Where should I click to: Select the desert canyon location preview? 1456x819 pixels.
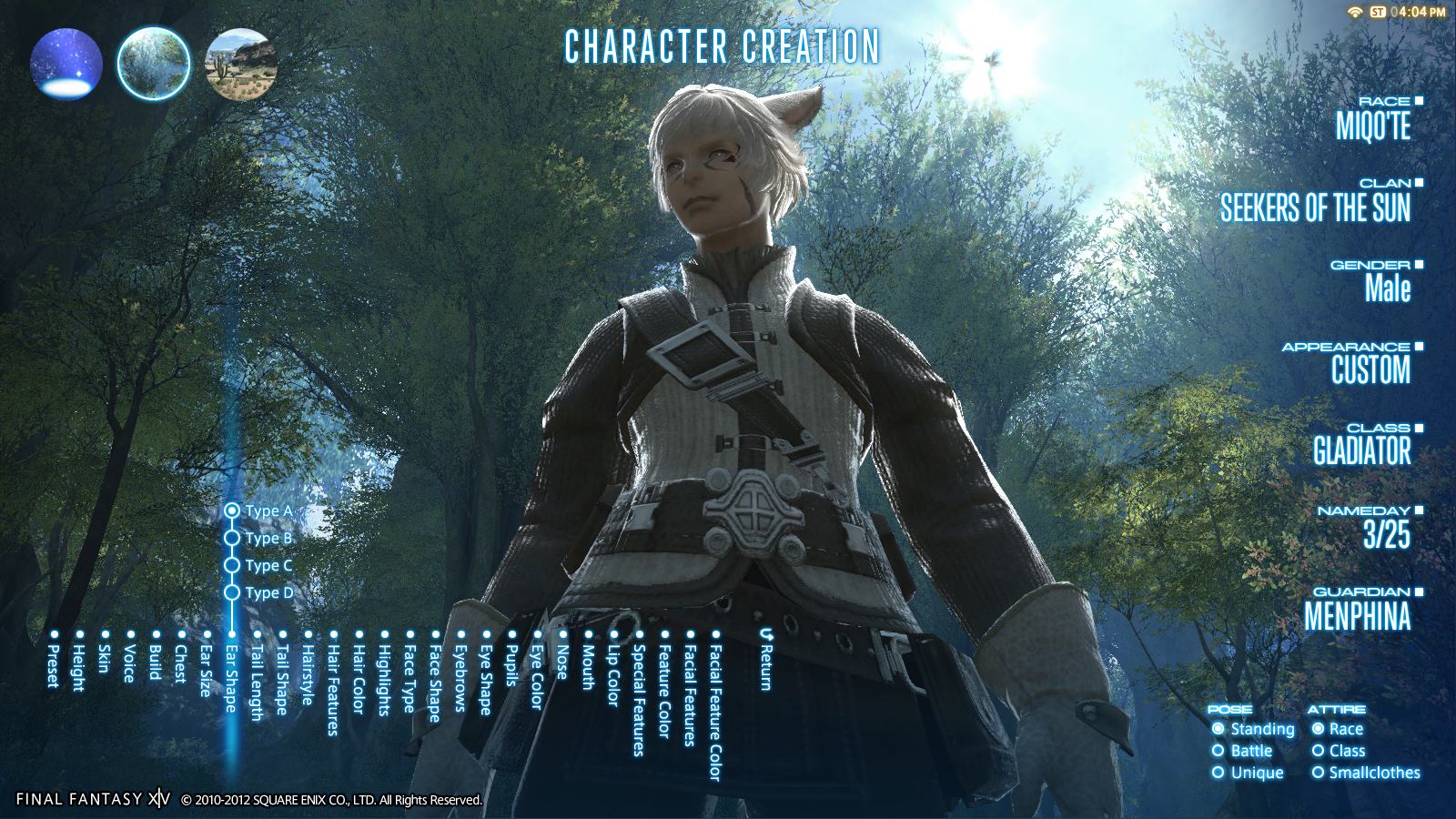pyautogui.click(x=242, y=66)
